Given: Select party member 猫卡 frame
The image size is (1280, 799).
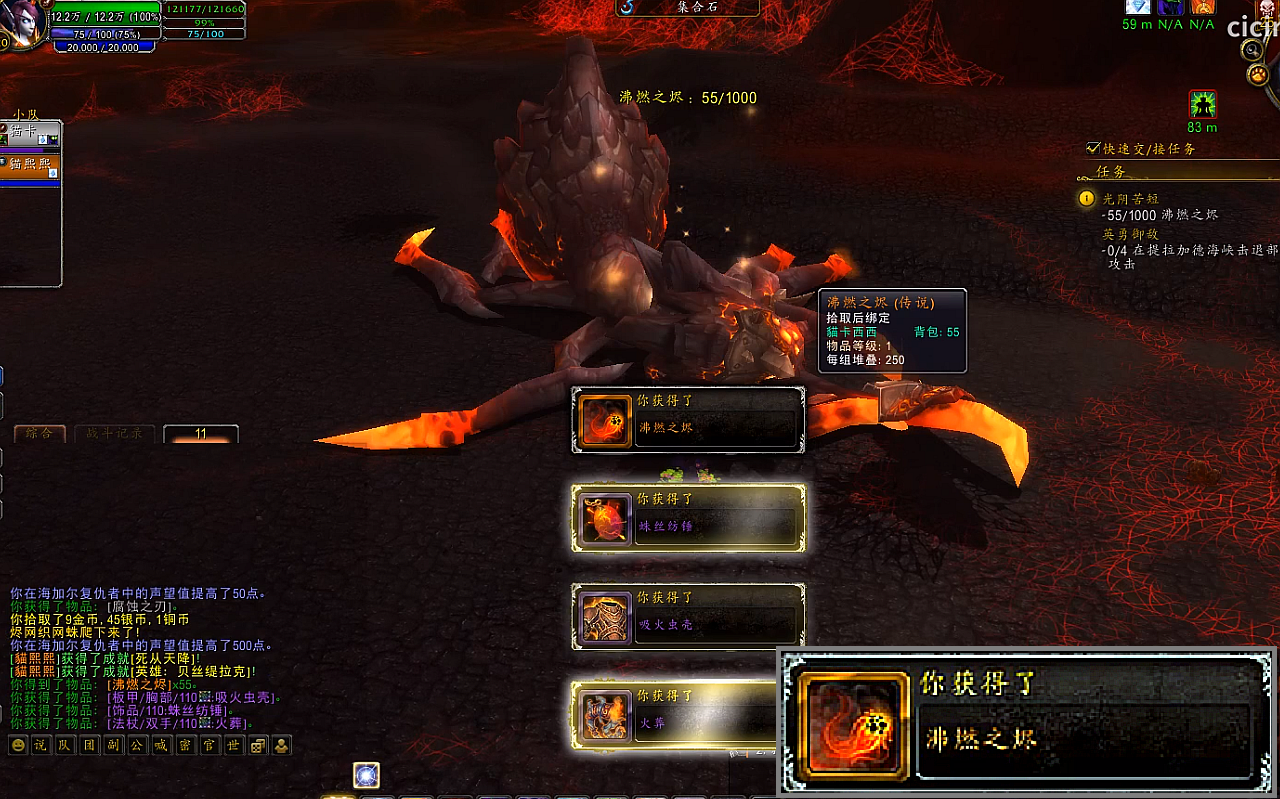Looking at the screenshot, I should tap(31, 133).
